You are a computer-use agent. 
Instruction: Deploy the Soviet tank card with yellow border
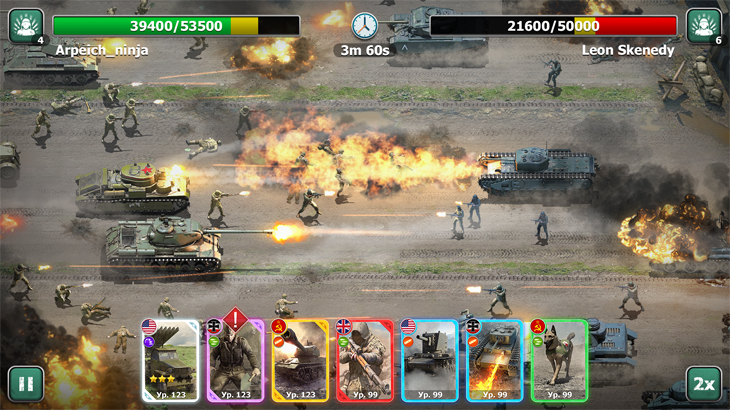point(300,360)
